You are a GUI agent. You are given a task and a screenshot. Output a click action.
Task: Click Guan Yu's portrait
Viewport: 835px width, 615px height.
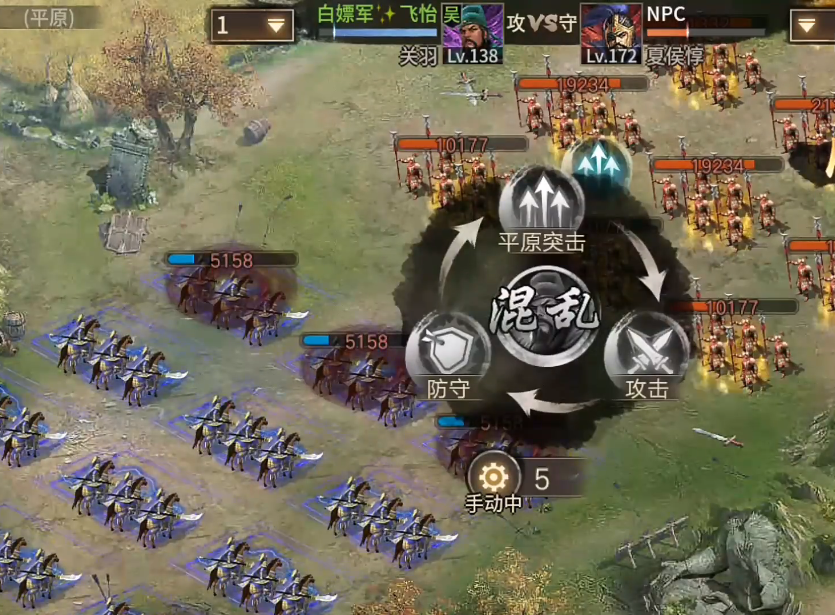point(471,32)
